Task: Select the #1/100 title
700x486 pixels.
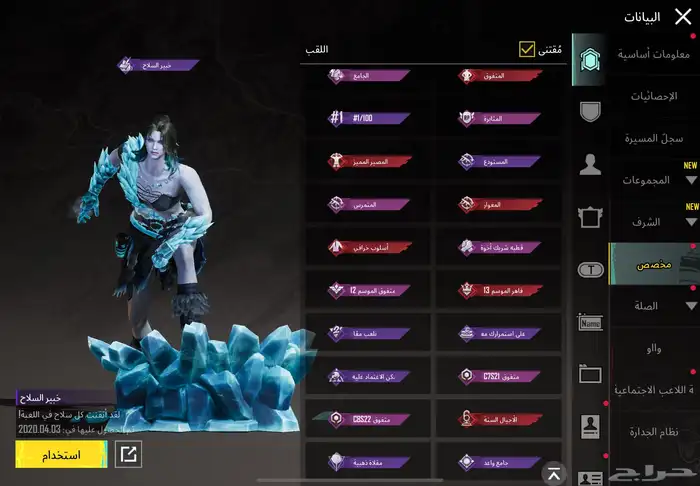Action: 368,118
